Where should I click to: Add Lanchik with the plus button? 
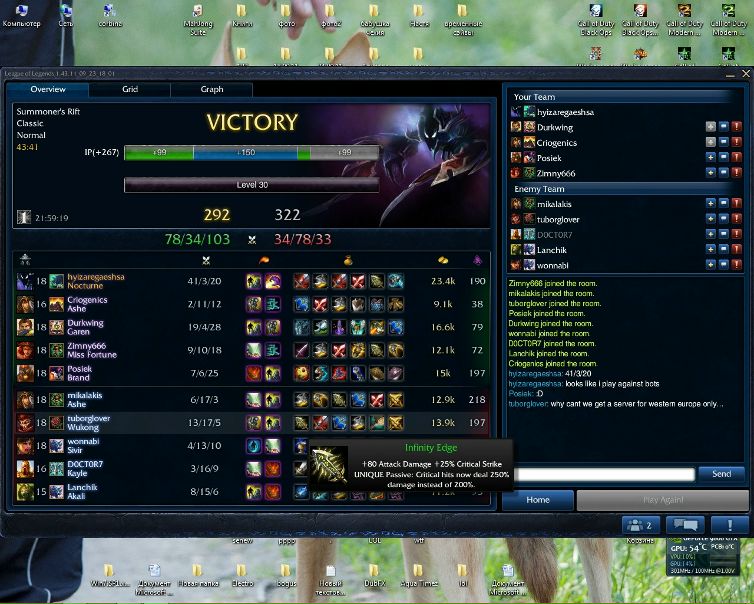point(711,249)
